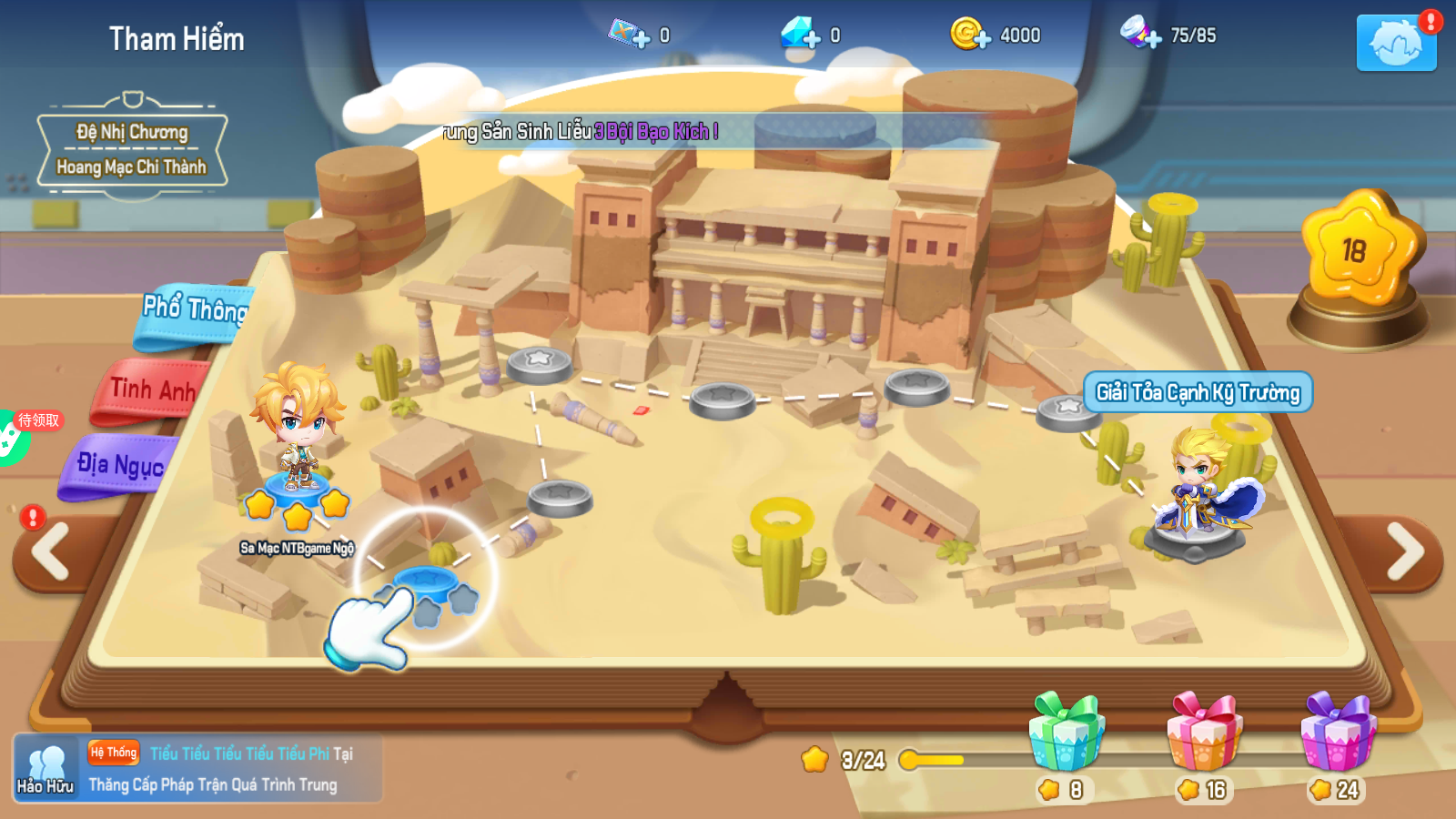Open the Hệ Thống chat message box
This screenshot has width=1456, height=819.
click(x=232, y=769)
